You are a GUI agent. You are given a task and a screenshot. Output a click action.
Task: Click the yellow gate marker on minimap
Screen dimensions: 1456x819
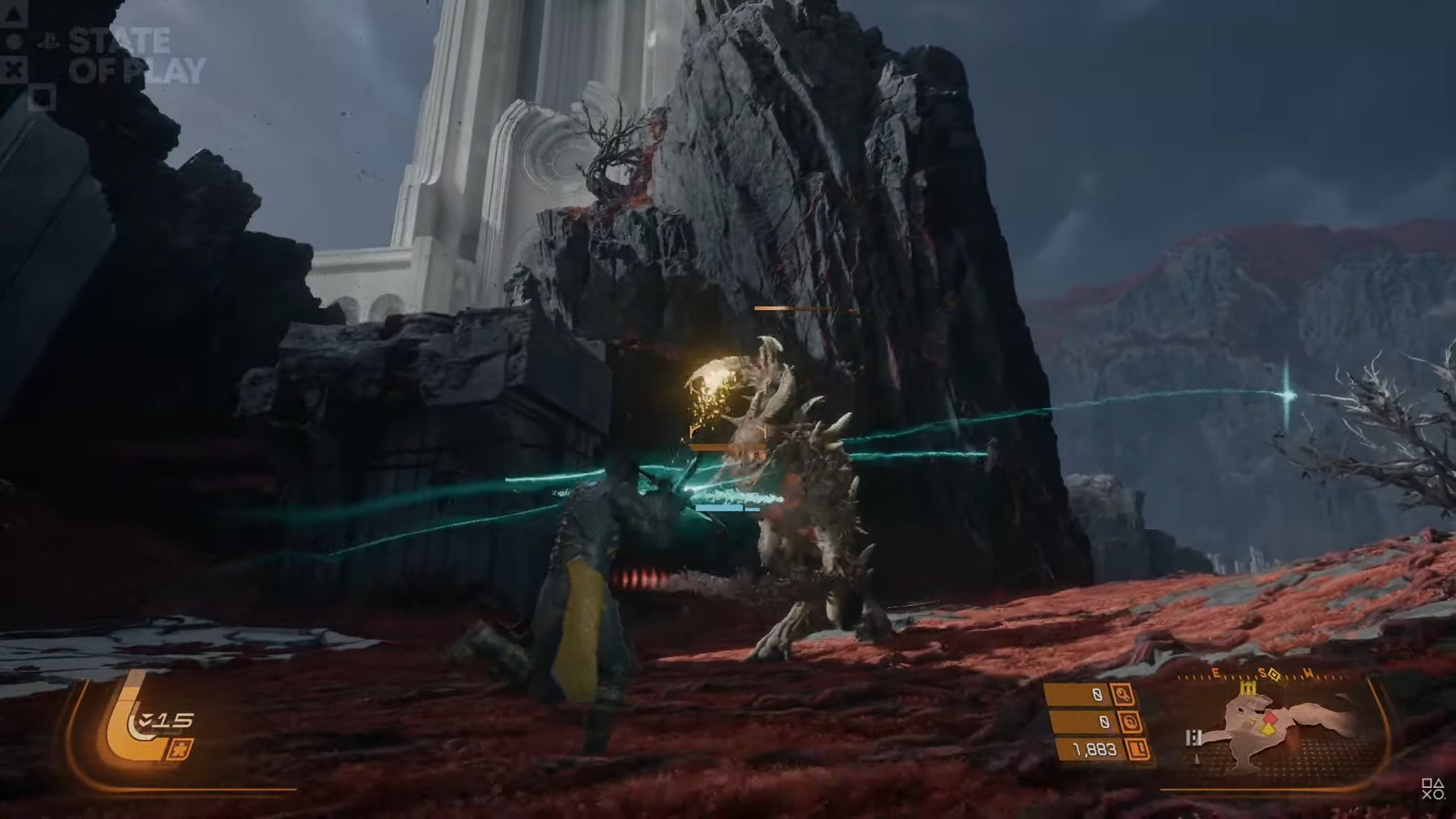coord(1248,688)
